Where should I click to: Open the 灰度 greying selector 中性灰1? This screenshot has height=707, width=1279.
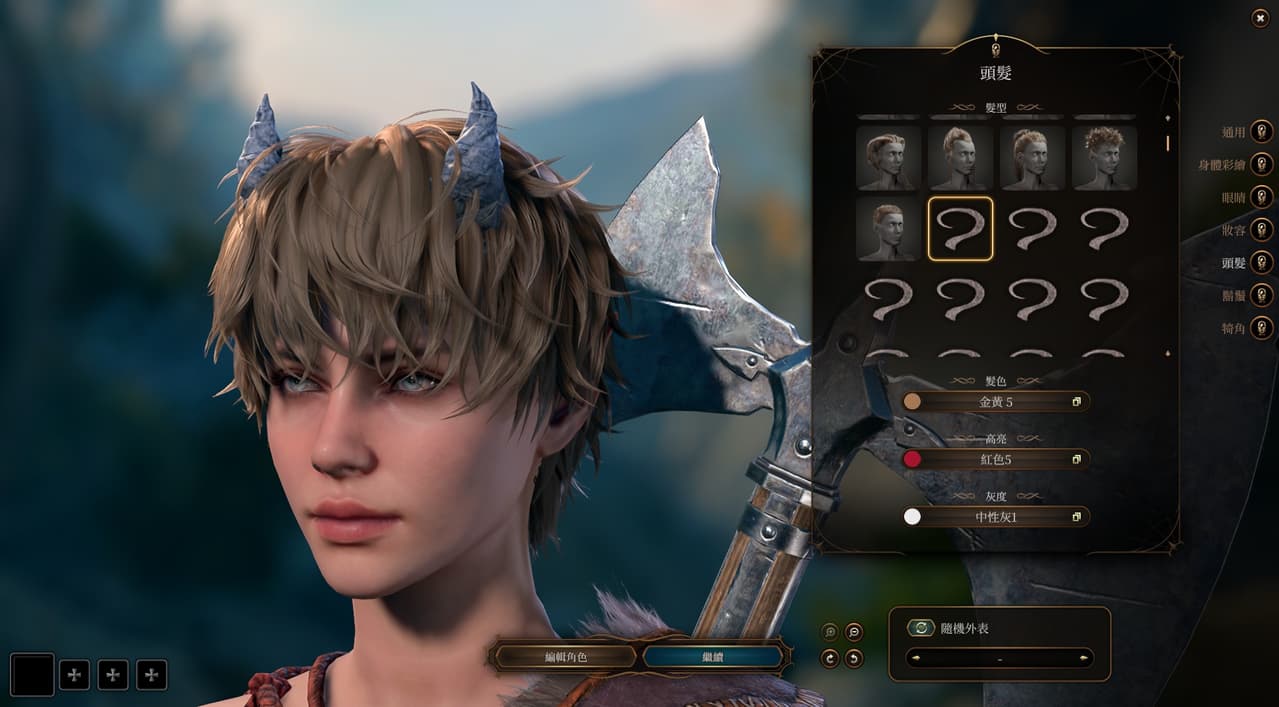[x=996, y=517]
